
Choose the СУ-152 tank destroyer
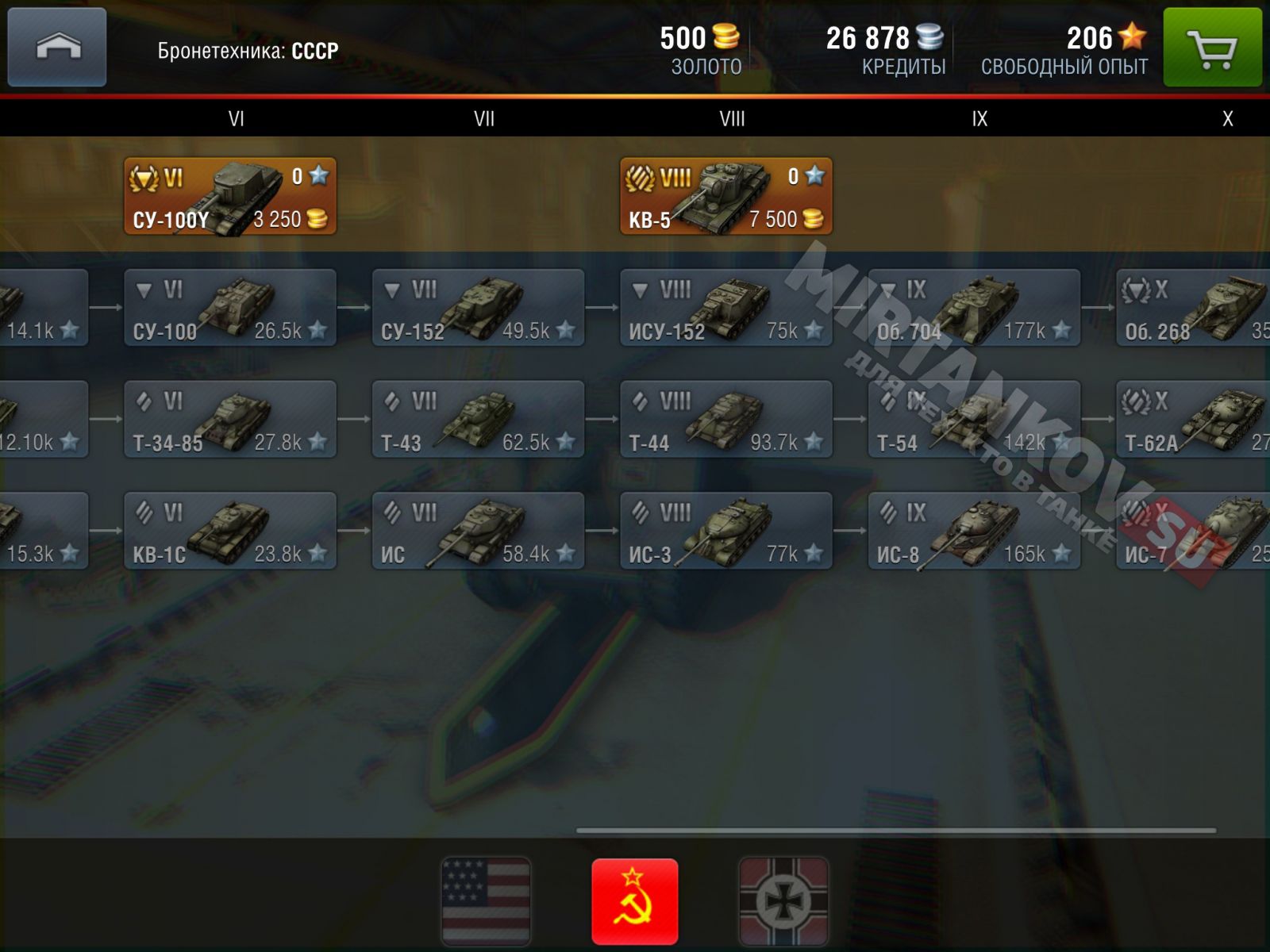478,308
